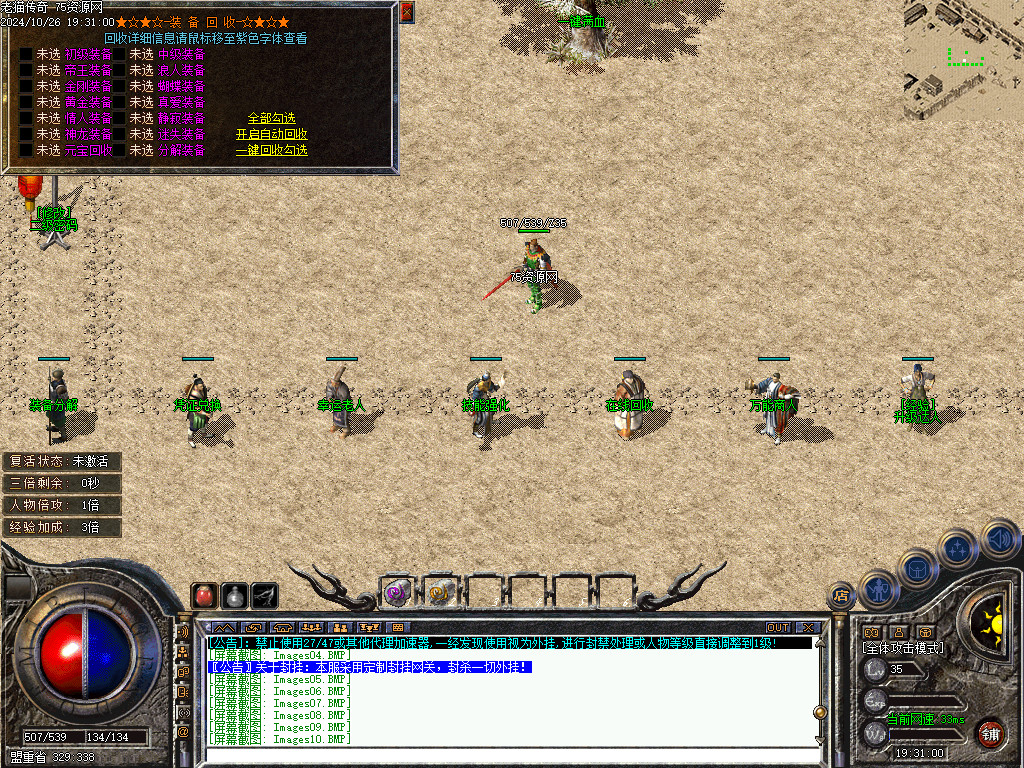Close the equipment recycle panel

click(x=406, y=13)
